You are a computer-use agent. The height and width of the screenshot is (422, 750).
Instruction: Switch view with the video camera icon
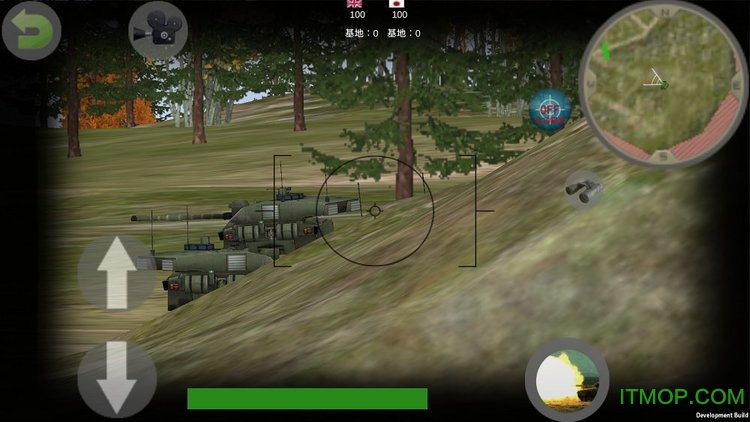[158, 30]
